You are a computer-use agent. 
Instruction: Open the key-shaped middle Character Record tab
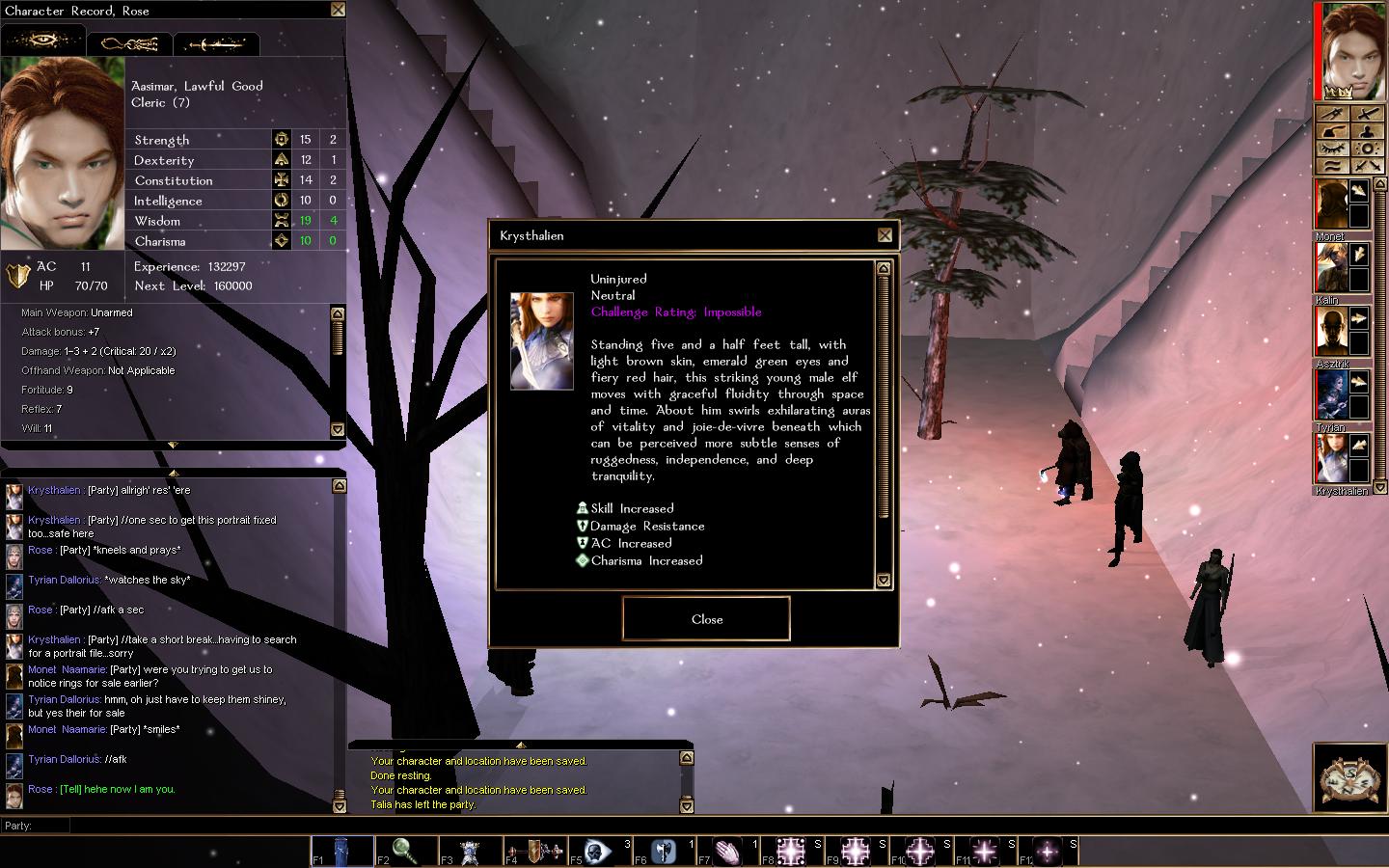(x=129, y=43)
